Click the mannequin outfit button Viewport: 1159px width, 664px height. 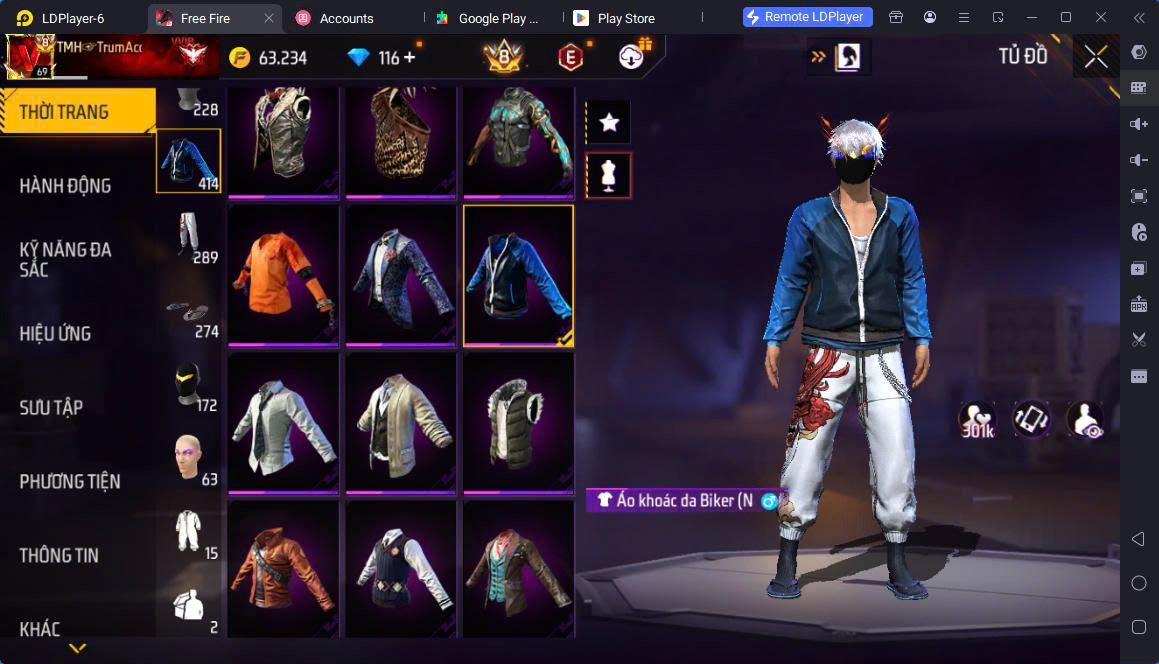click(x=609, y=175)
